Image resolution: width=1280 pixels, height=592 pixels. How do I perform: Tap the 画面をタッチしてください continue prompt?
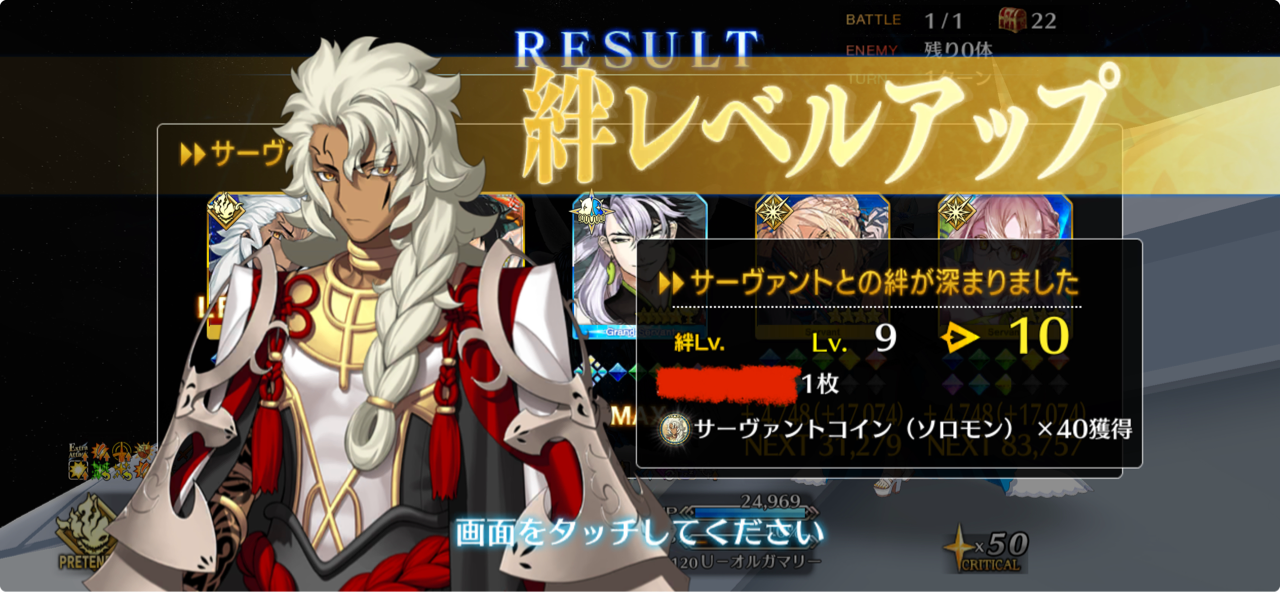pos(640,531)
